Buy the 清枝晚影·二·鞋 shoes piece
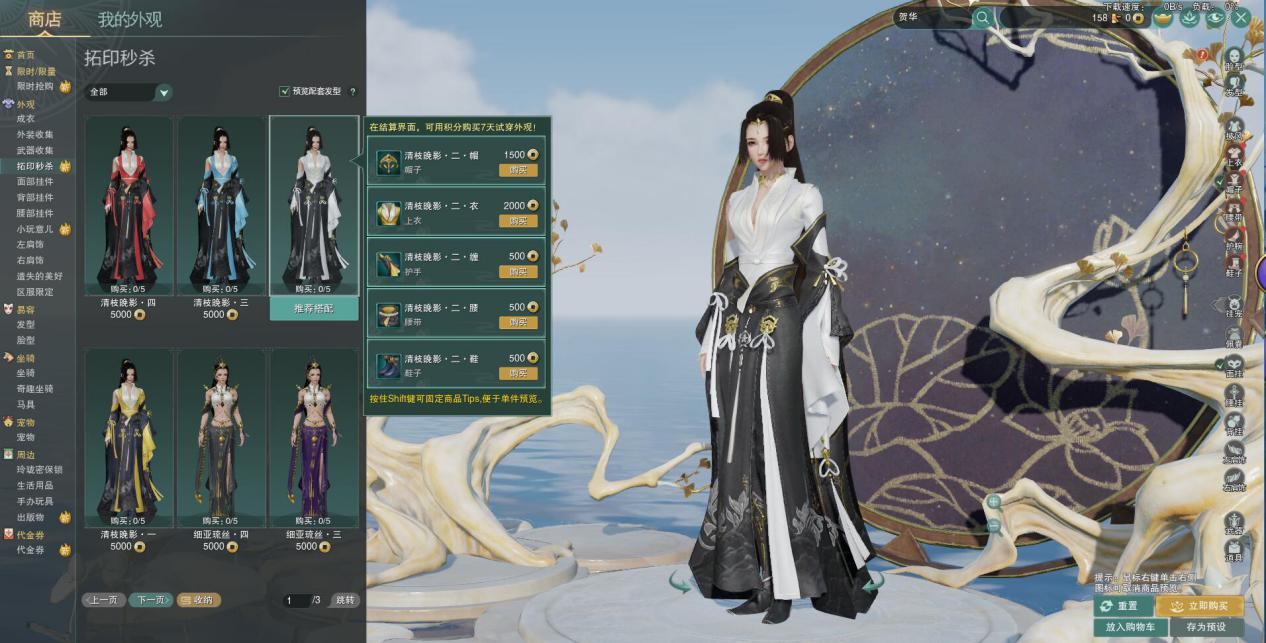Screen dimensions: 1266x643 (518, 373)
